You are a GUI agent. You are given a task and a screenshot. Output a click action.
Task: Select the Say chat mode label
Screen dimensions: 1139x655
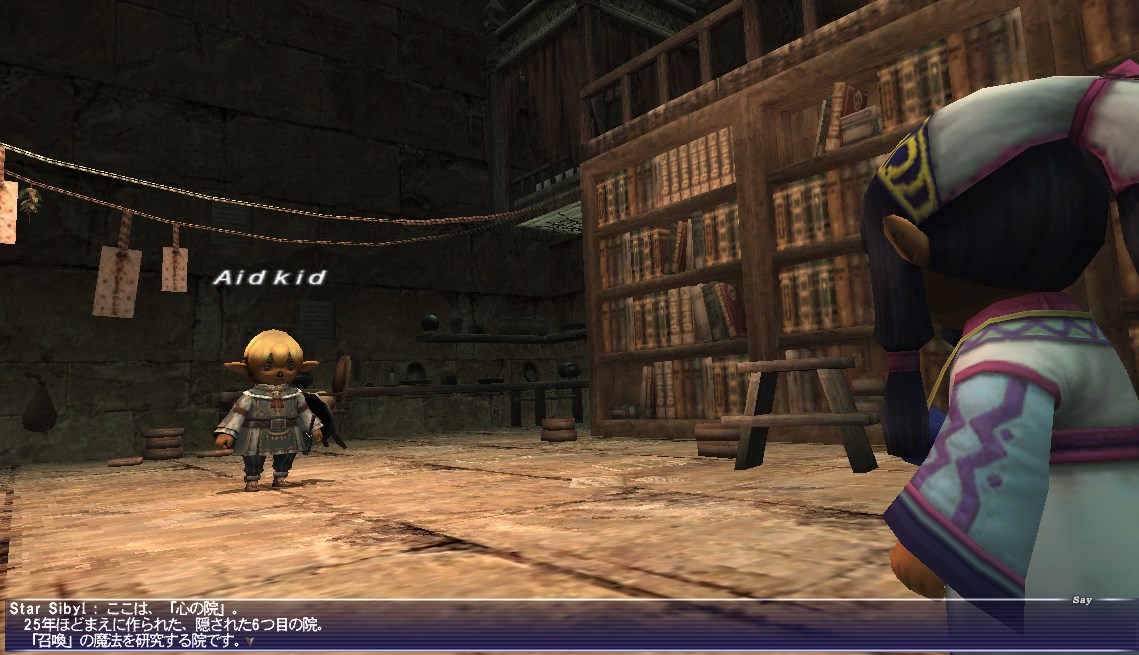tap(1081, 601)
